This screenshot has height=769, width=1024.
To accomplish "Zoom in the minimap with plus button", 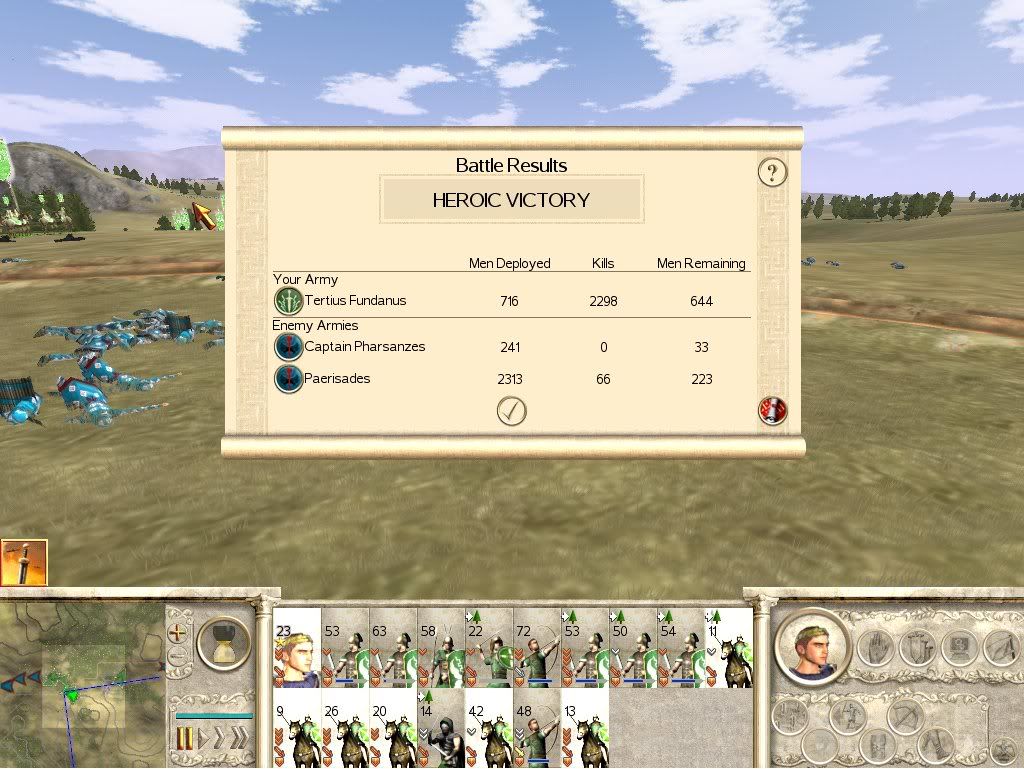I will (x=179, y=633).
